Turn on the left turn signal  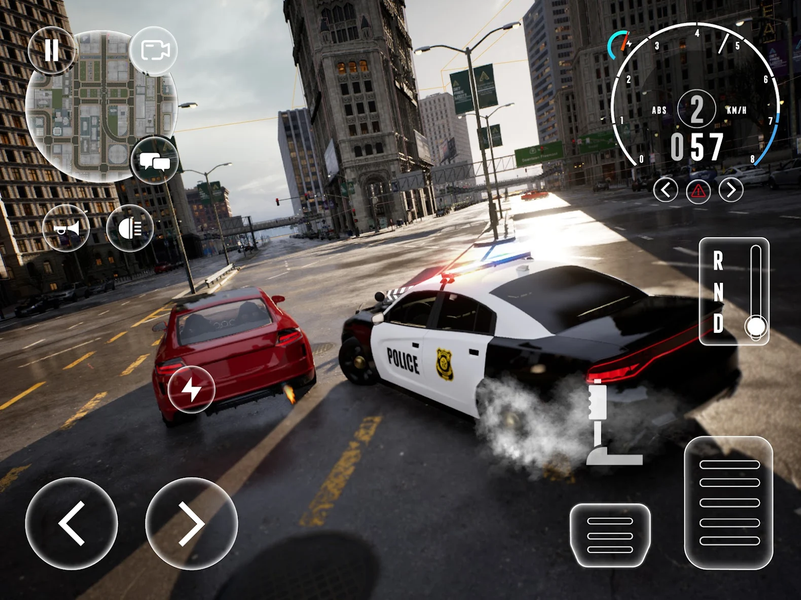666,189
